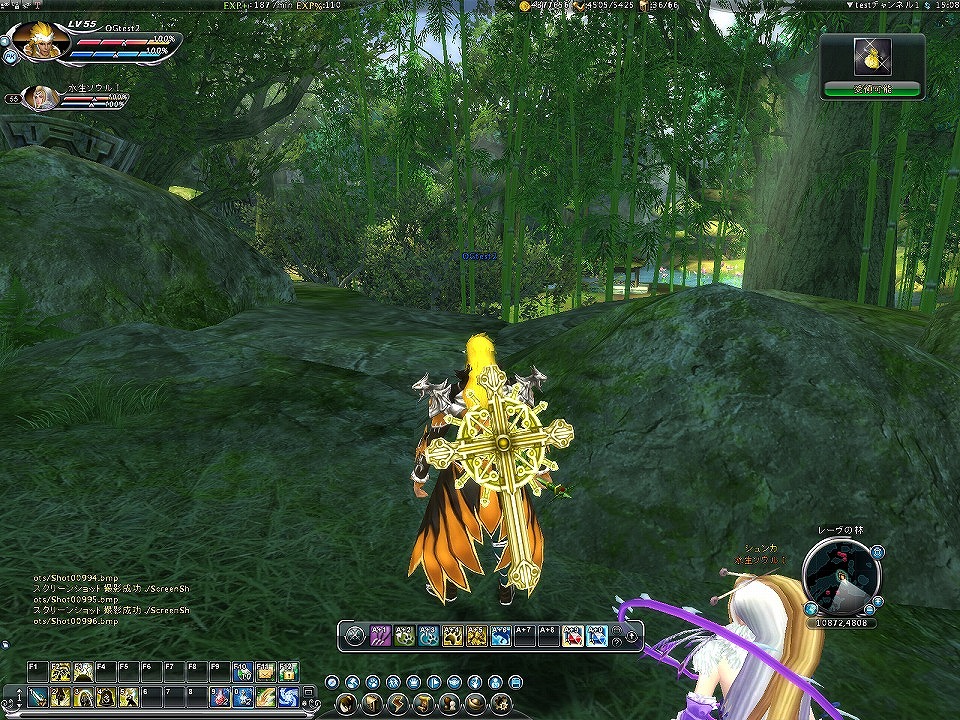Screen dimensions: 960x720
Task: Use the sword skill in slot 1
Action: [37, 697]
